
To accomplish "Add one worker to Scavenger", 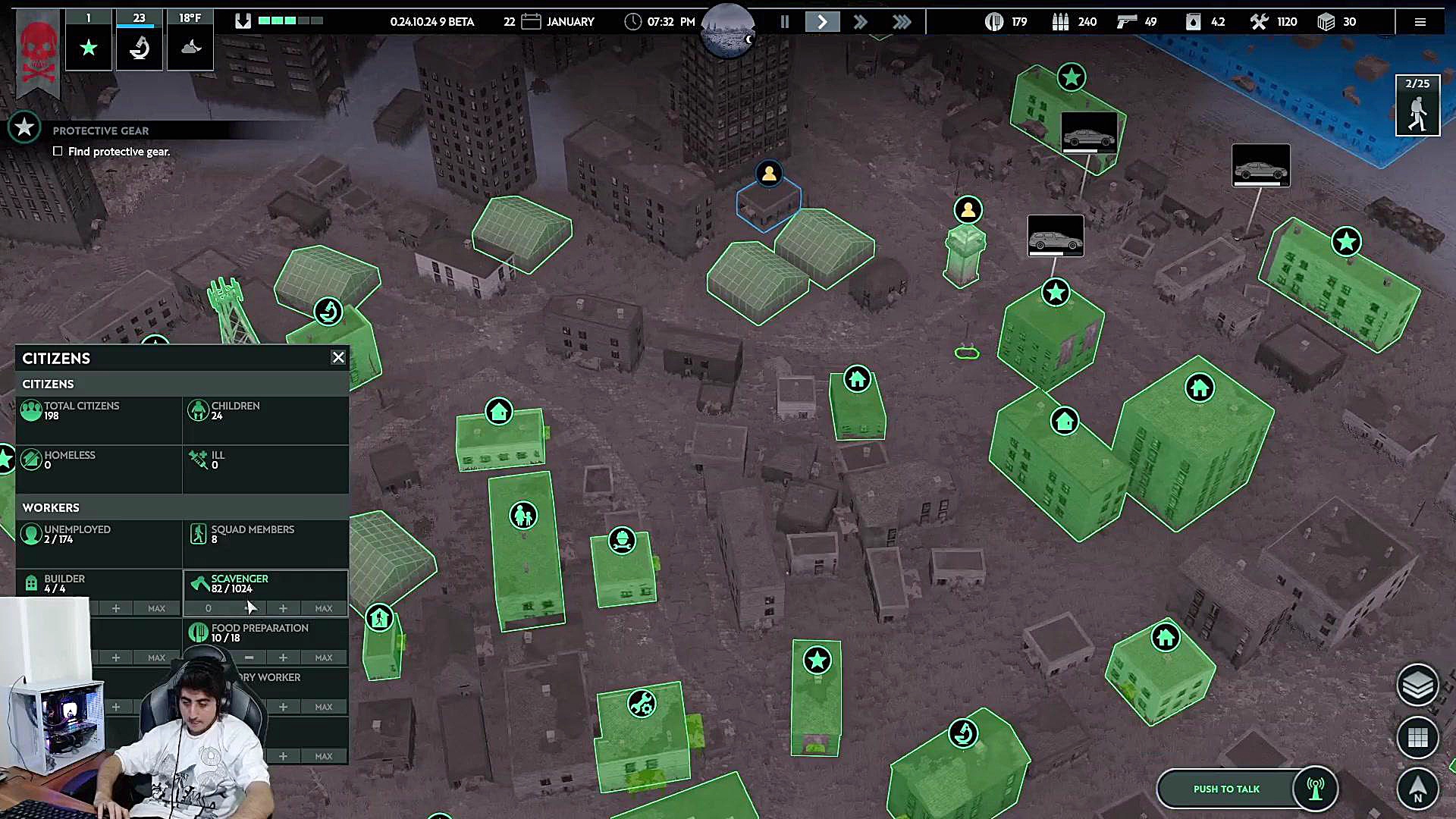I will coord(283,608).
